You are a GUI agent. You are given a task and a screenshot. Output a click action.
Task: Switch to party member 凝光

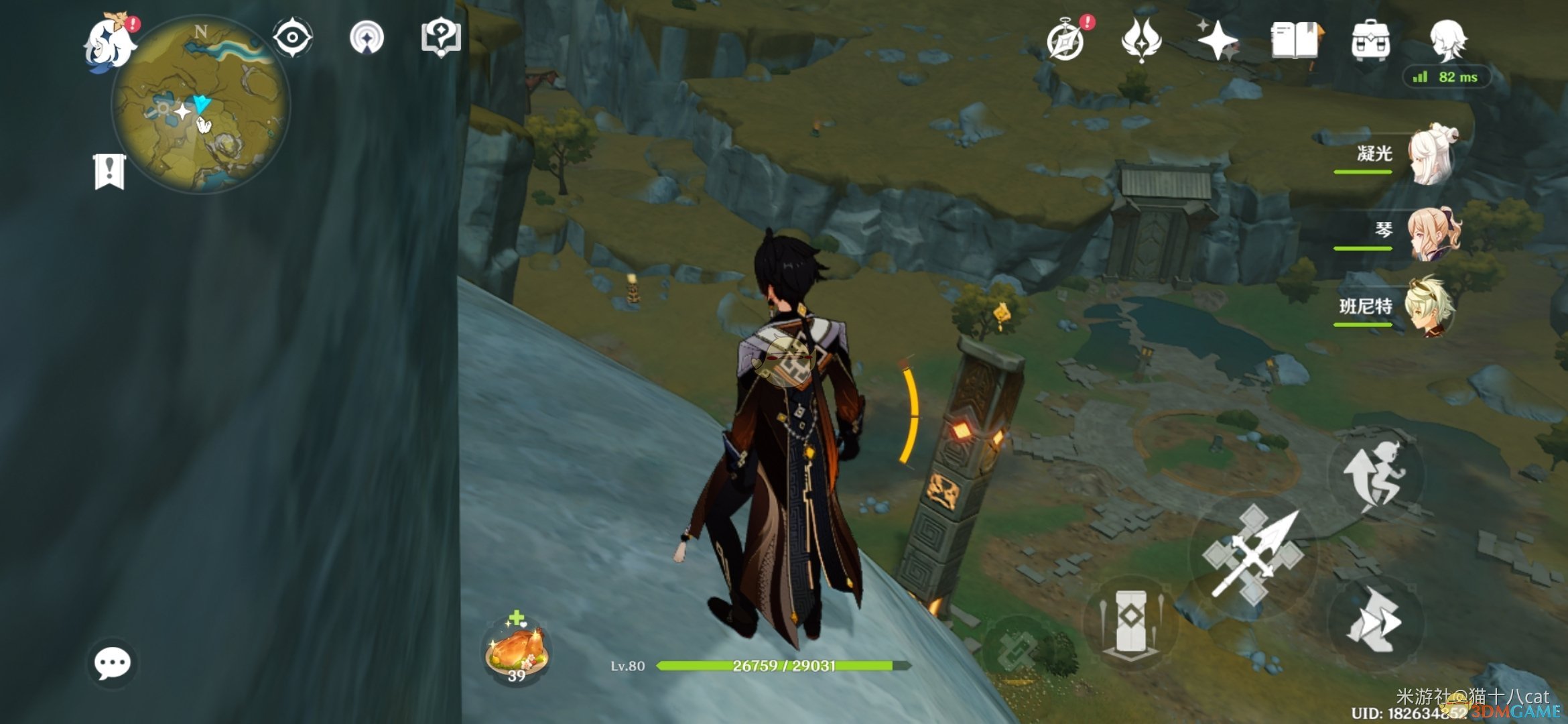(x=1431, y=156)
